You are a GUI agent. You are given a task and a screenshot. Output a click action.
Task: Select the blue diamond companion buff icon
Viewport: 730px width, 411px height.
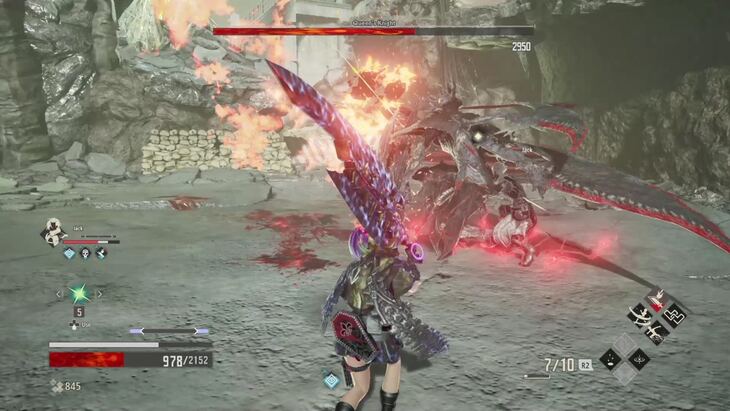70,254
